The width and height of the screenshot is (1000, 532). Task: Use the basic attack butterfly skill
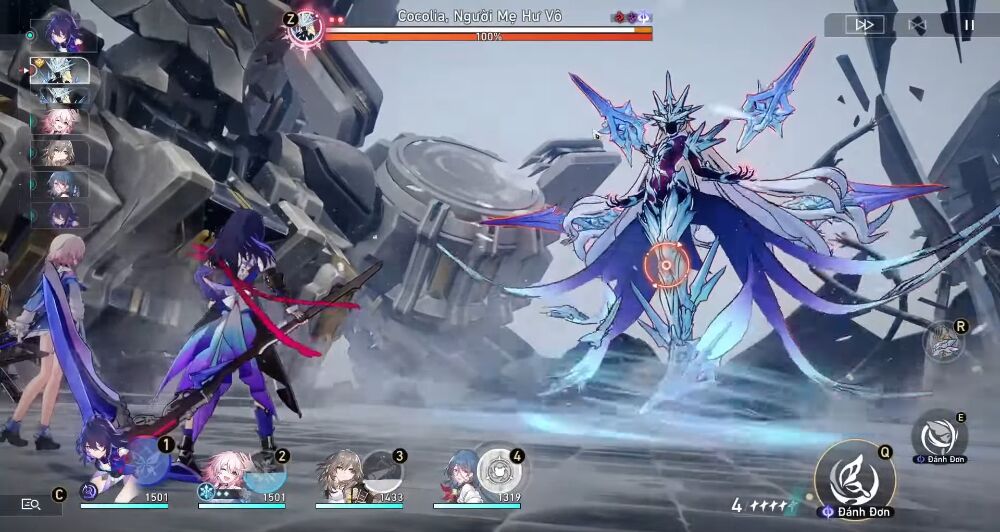click(853, 480)
